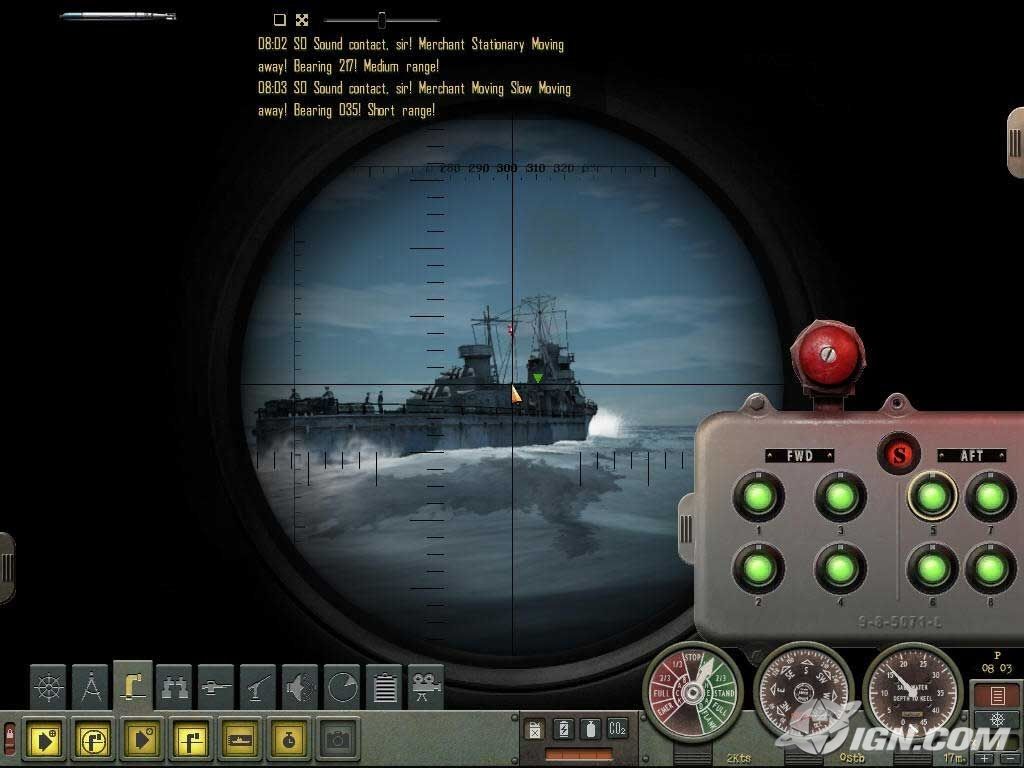Adjust the time compression slider
Viewport: 1024px width, 768px height.
(381, 19)
